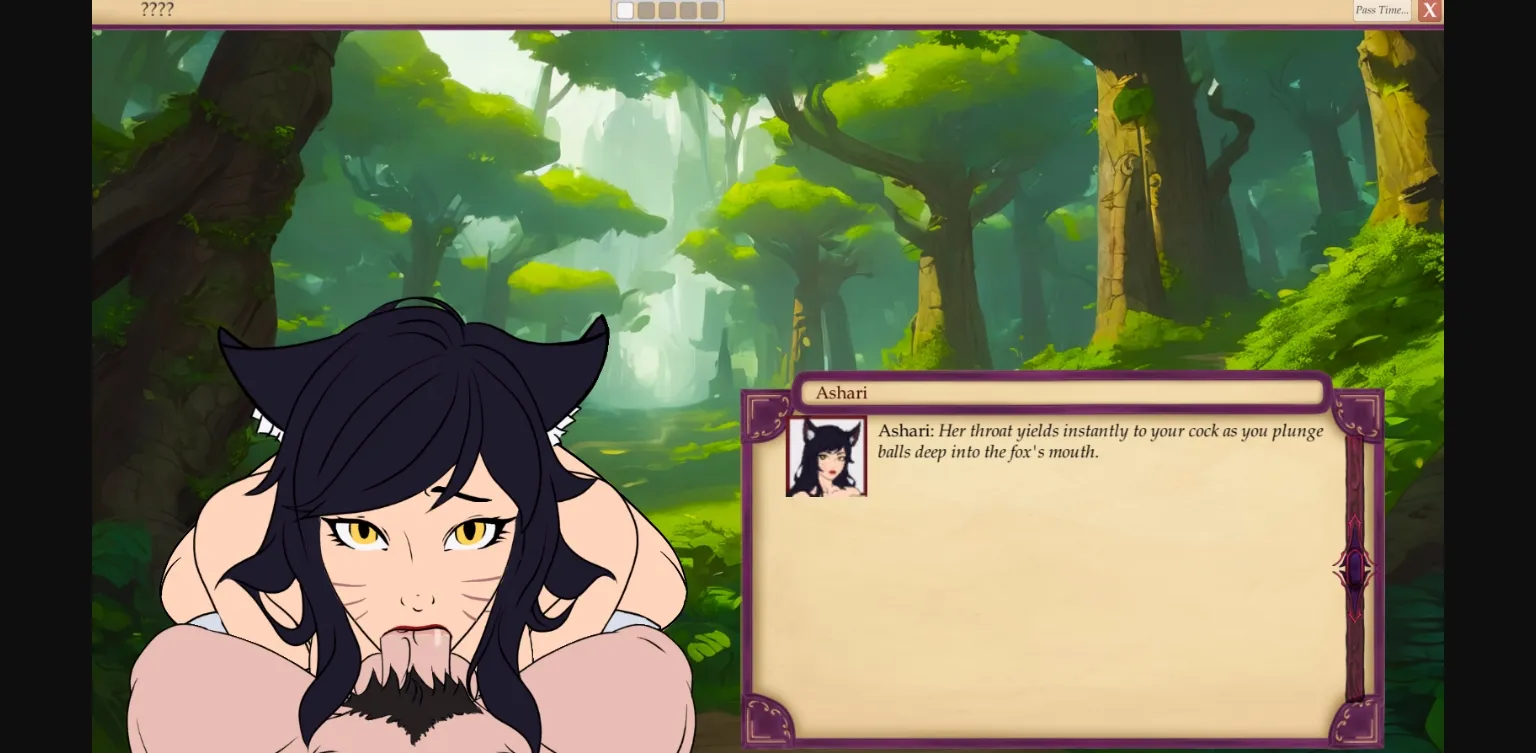Select the fifth square indicator at top
This screenshot has height=753, width=1536.
[x=709, y=10]
